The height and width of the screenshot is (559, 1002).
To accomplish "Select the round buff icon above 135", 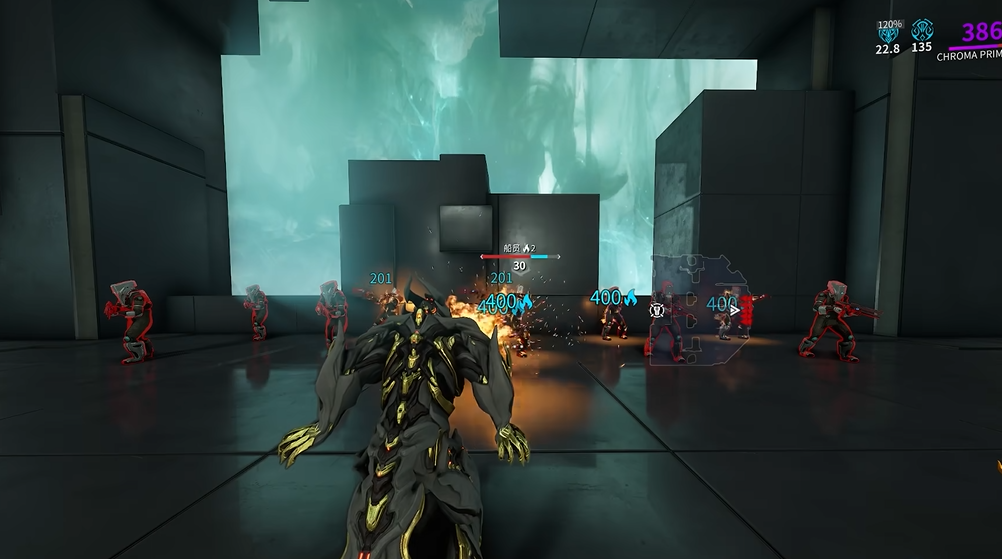I will pos(921,29).
